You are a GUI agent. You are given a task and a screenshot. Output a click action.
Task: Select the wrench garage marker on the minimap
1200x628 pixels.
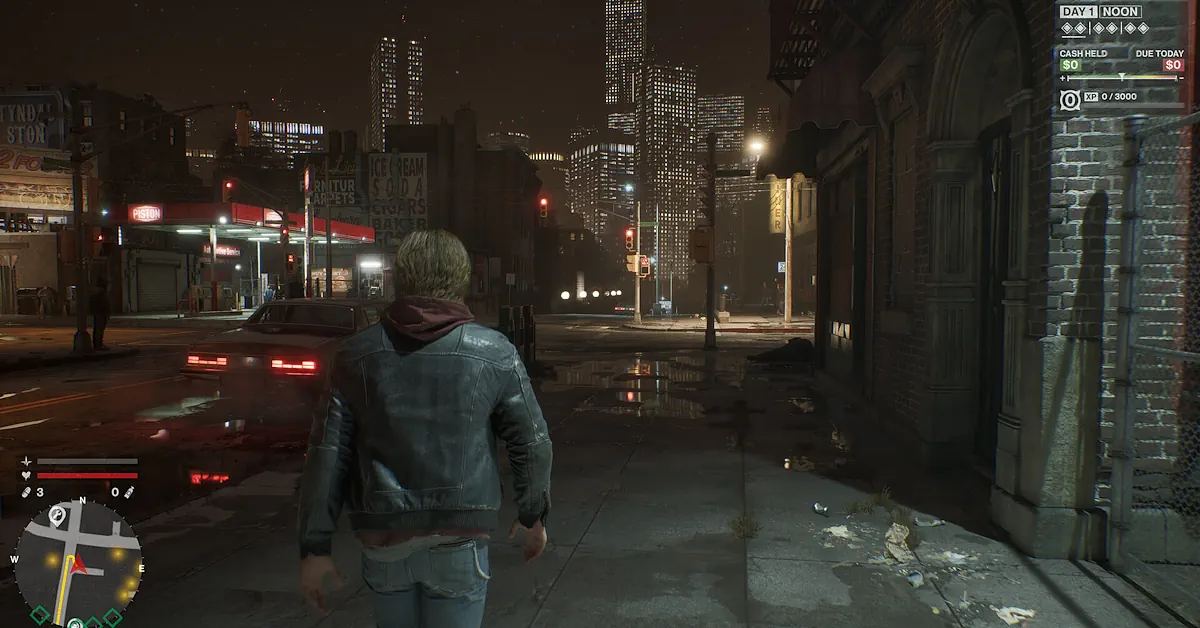pos(57,515)
